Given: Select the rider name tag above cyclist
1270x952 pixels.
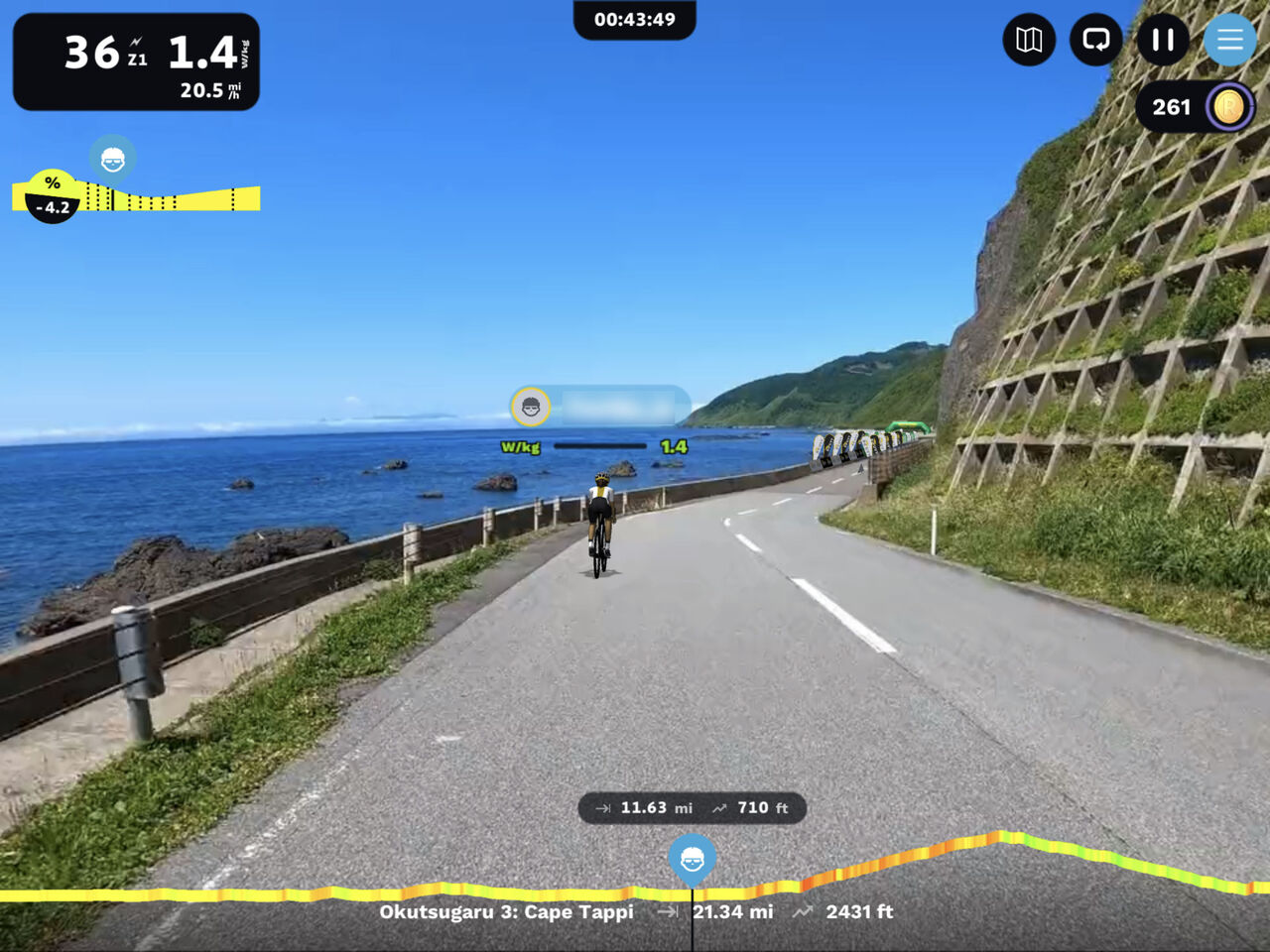Looking at the screenshot, I should tap(600, 407).
